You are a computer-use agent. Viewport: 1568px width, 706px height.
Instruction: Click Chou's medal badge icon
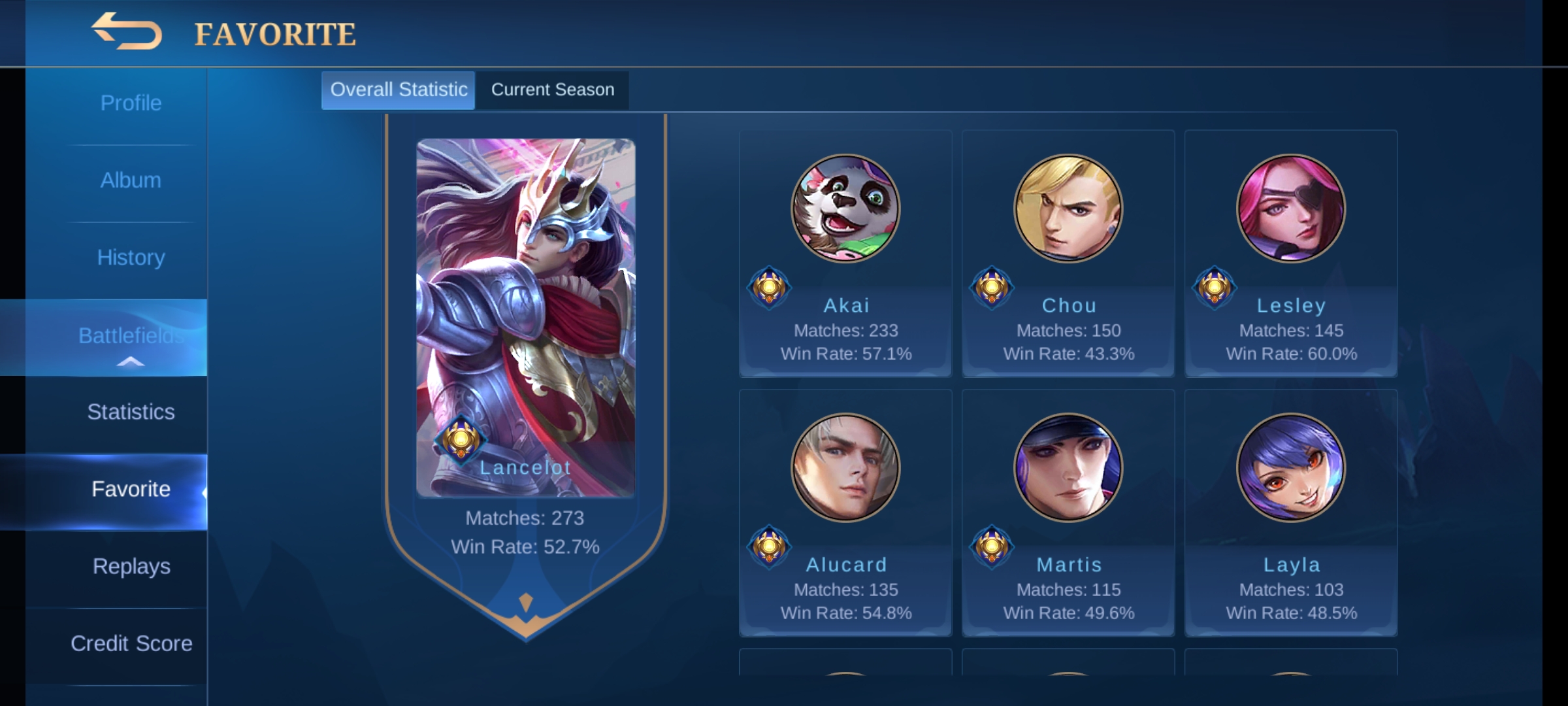pyautogui.click(x=992, y=287)
